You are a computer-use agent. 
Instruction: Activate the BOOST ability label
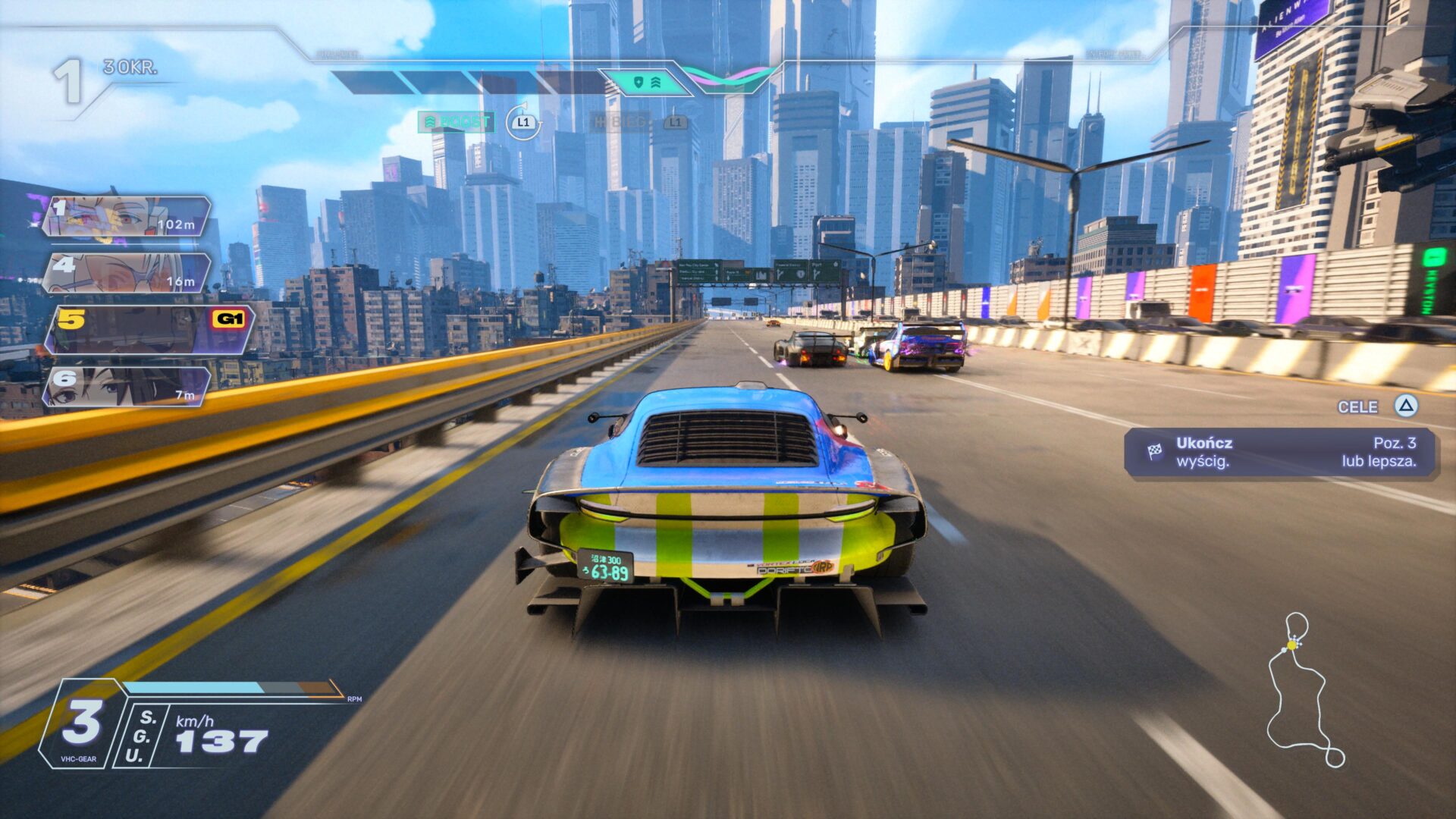point(457,122)
